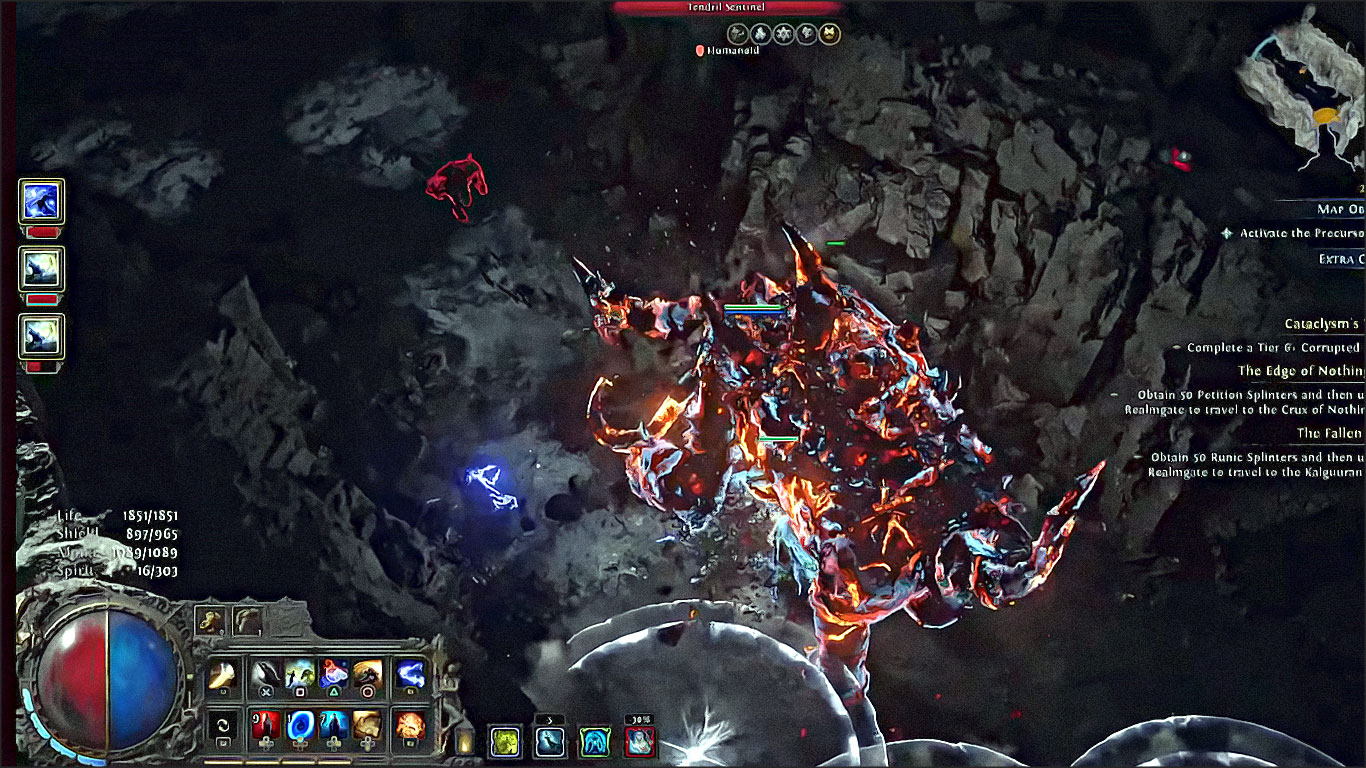Select the skill bound to the X button
Viewport: 1366px width, 768px height.
(x=266, y=672)
